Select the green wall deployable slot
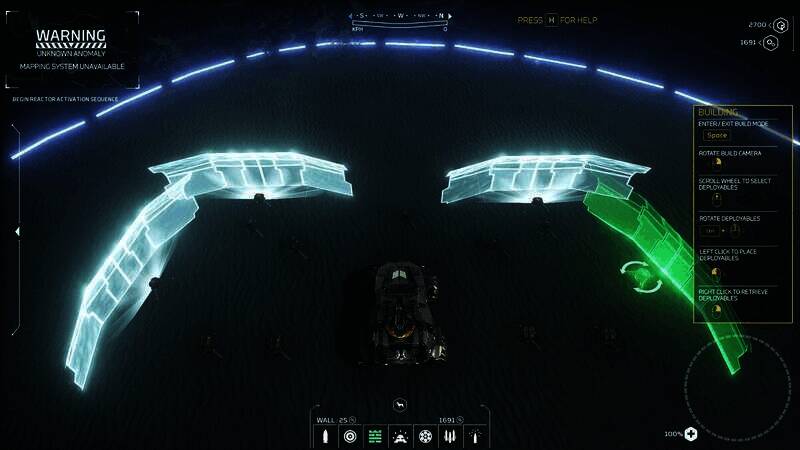This screenshot has height=450, width=800. 375,436
